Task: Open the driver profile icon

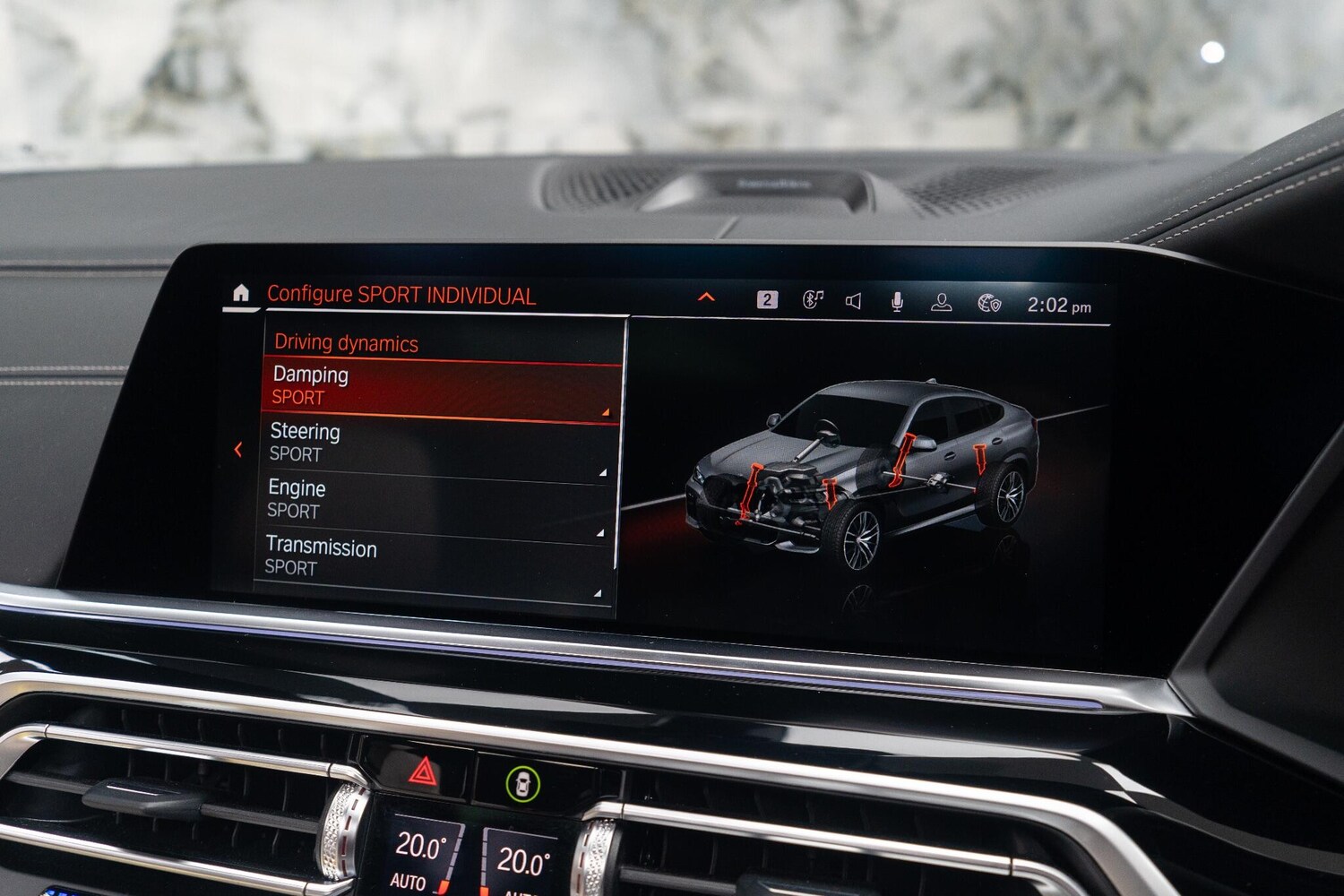Action: point(941,300)
